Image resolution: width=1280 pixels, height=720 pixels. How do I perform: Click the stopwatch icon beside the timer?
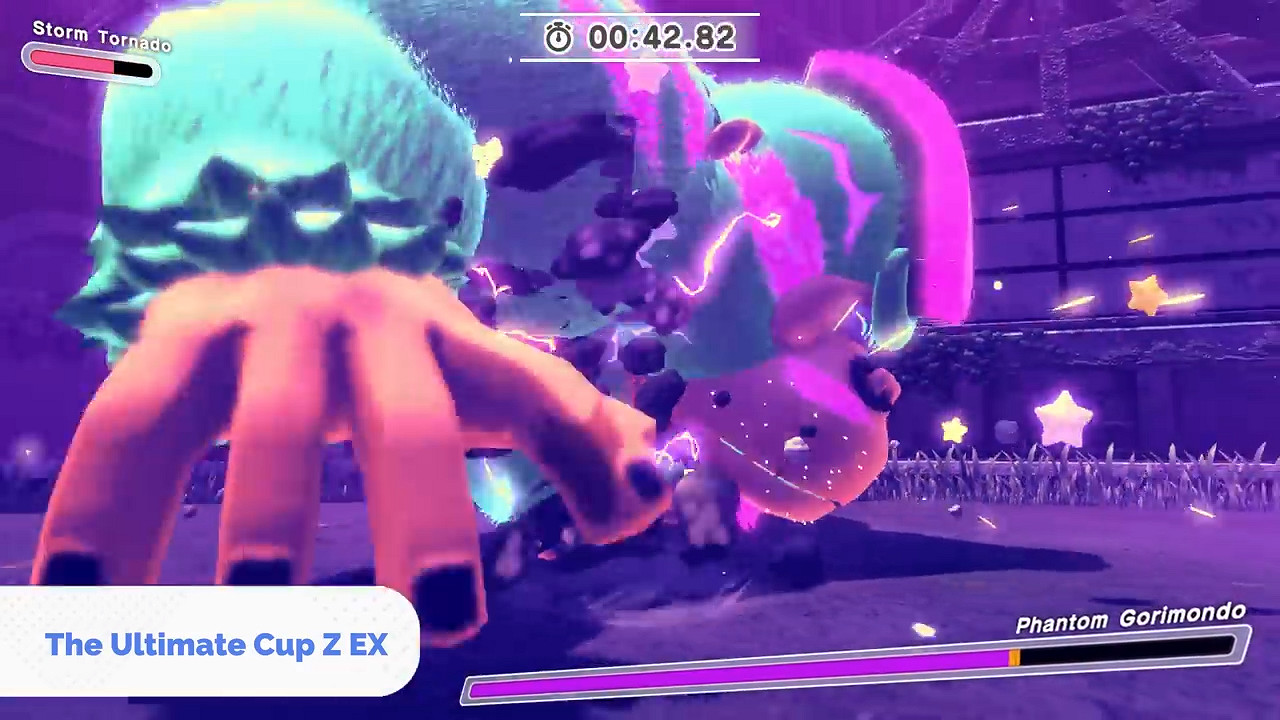click(x=559, y=38)
